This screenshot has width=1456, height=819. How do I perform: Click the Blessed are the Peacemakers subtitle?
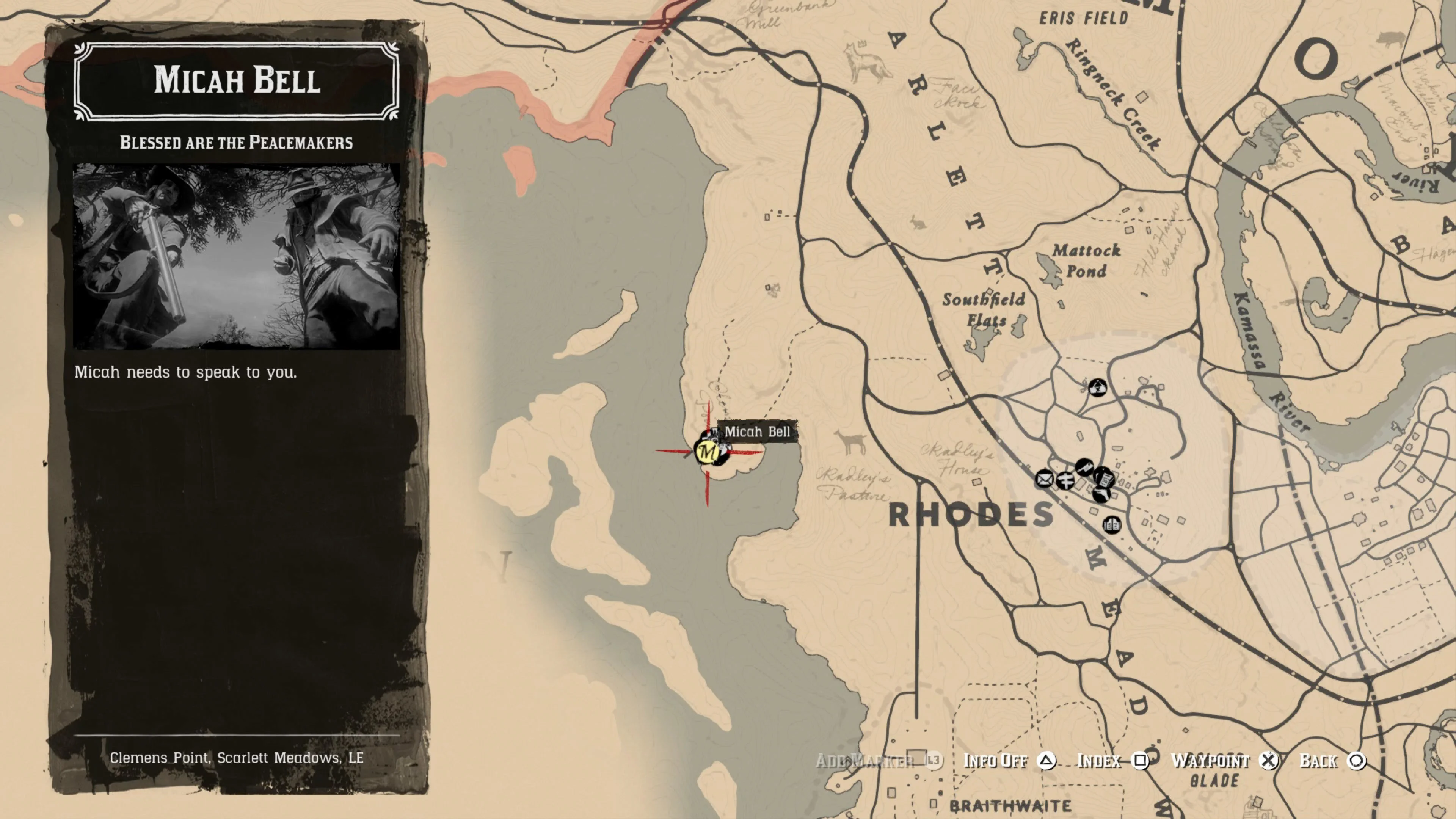(x=236, y=143)
